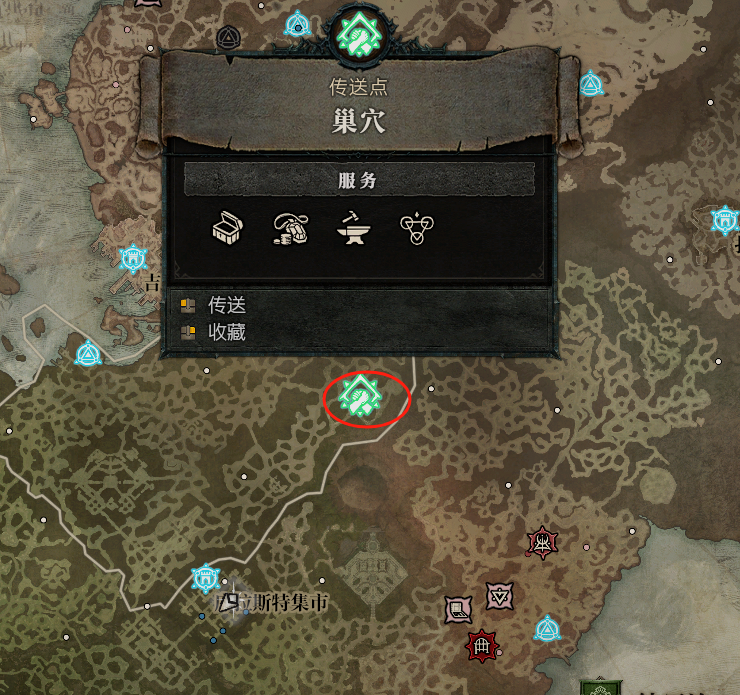Select the pink square-symbol map marker

(458, 609)
